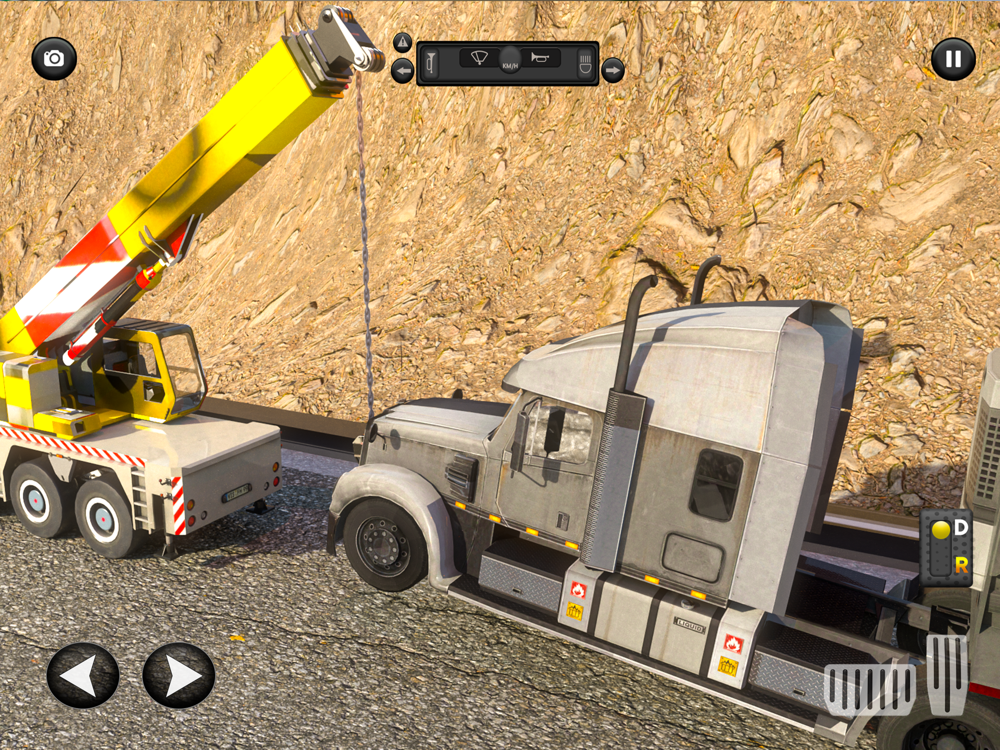Steer right with the arrow button

tap(179, 676)
